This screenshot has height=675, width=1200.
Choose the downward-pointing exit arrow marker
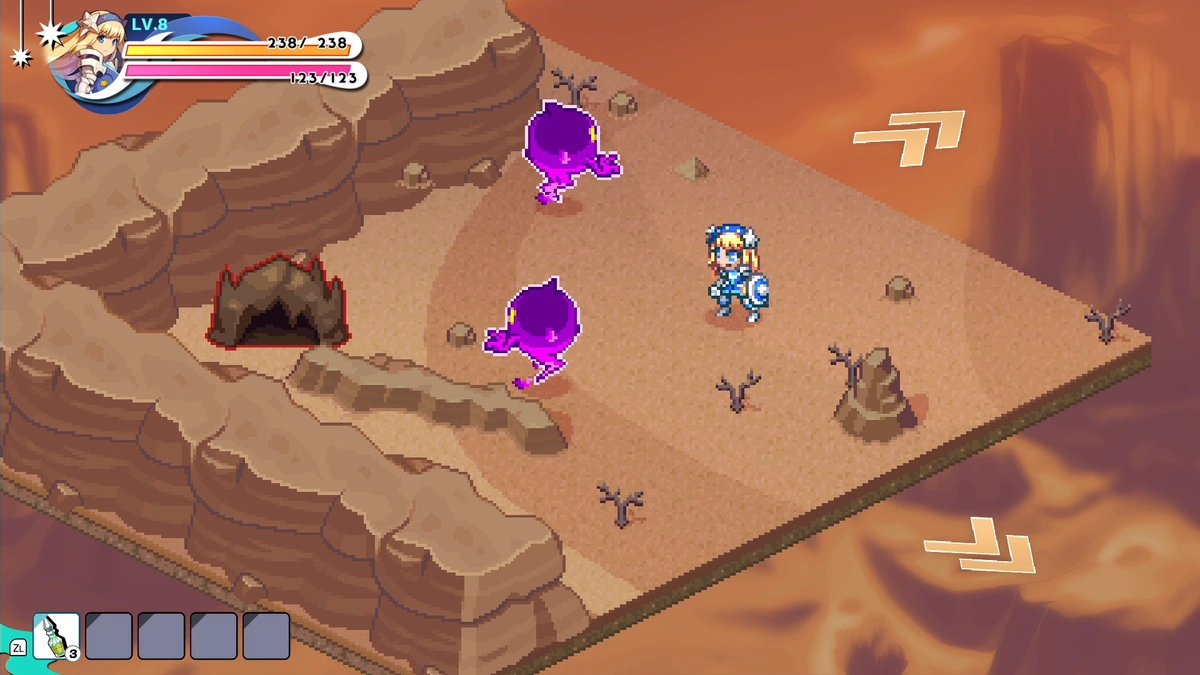980,545
